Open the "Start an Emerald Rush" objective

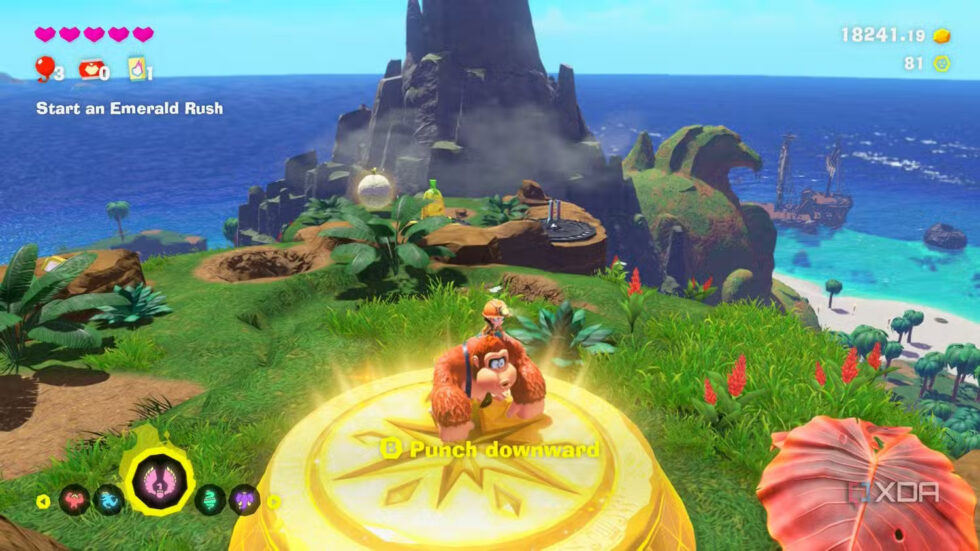click(x=129, y=108)
